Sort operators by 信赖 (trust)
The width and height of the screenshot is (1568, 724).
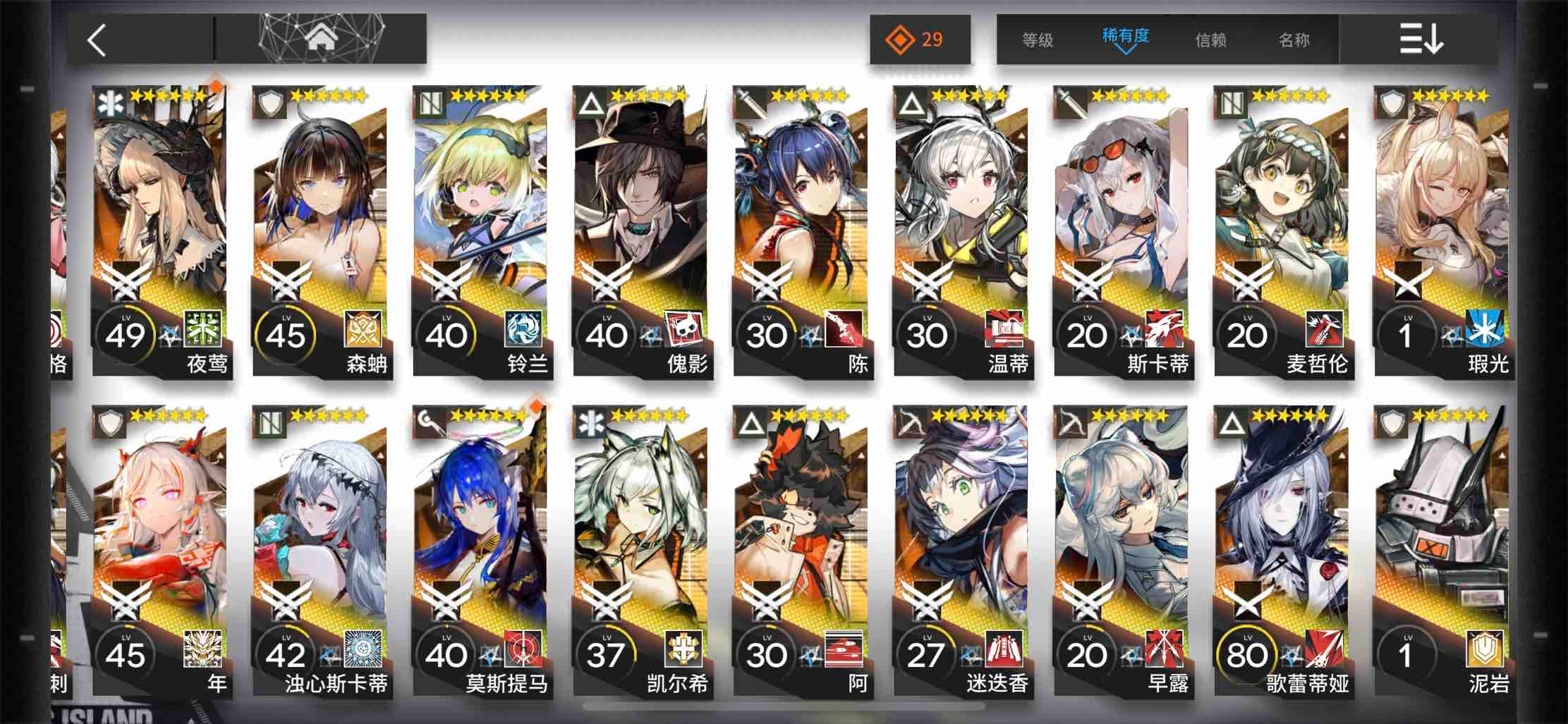point(1210,40)
